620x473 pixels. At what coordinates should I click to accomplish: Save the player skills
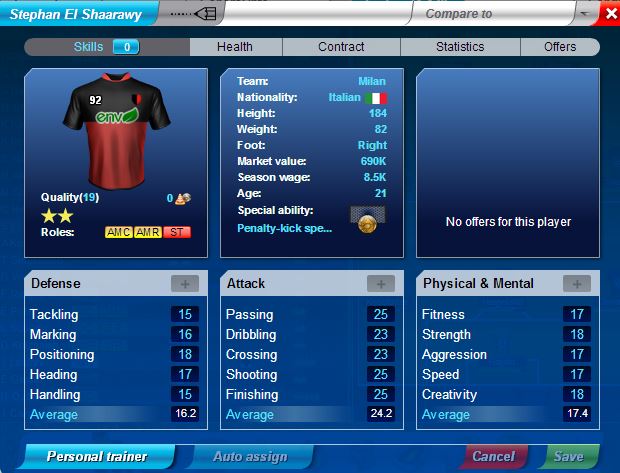(569, 457)
